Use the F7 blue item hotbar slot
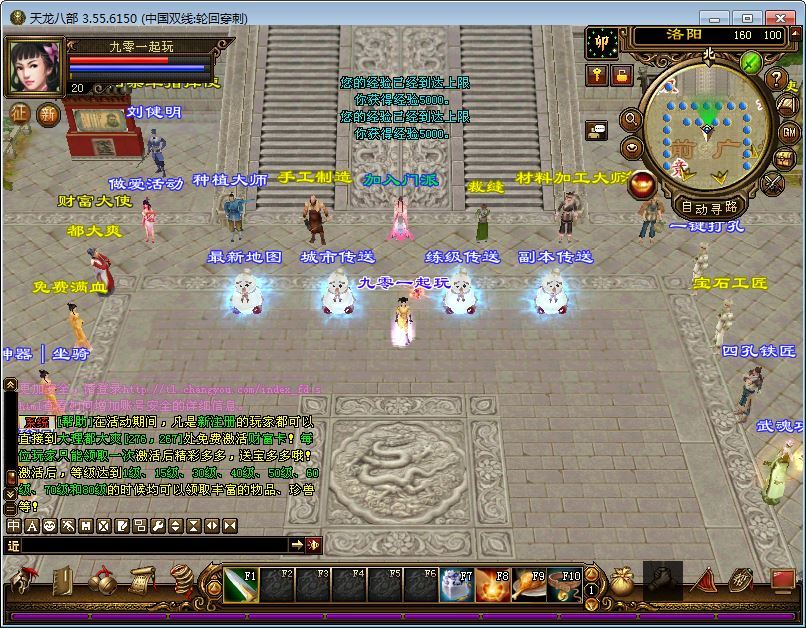This screenshot has width=806, height=628. [x=457, y=583]
